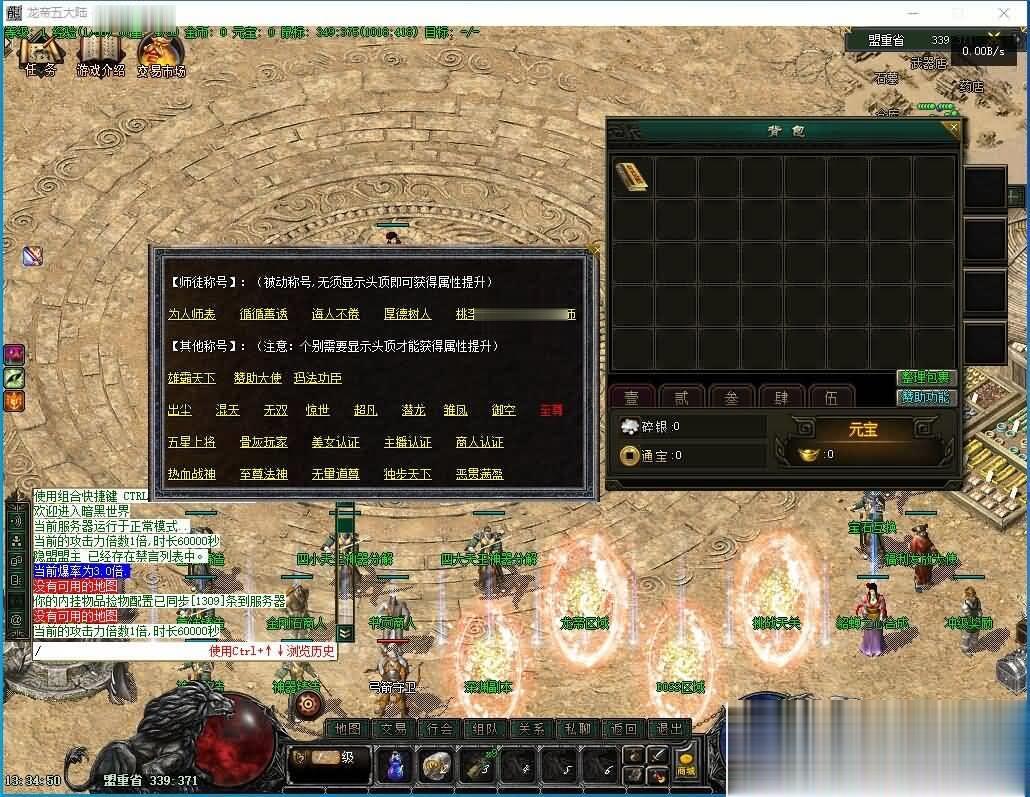Click the 整理包裹 sort bag button
The width and height of the screenshot is (1030, 797).
coord(926,377)
